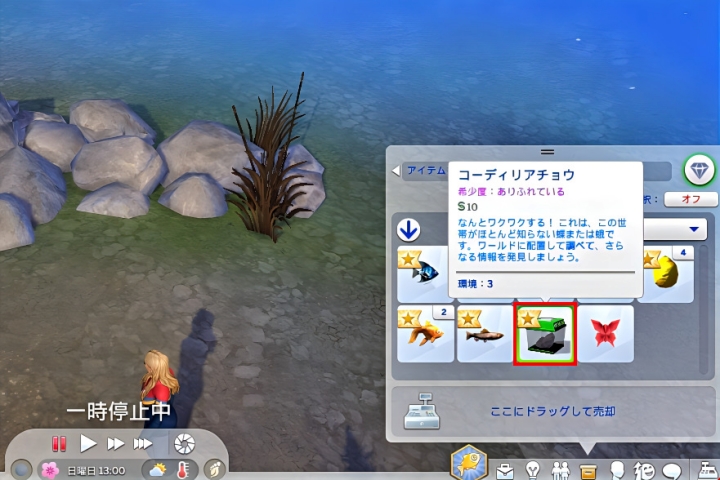This screenshot has height=480, width=720.
Task: Collapse the inventory with the left arrow
Action: pos(396,171)
